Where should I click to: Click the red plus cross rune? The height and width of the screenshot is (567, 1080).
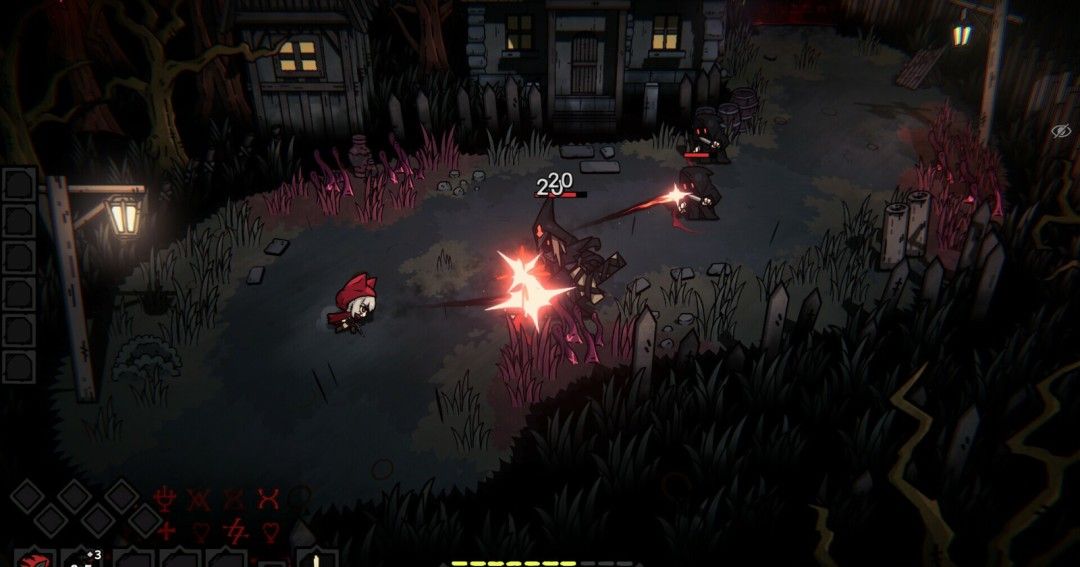tap(167, 530)
